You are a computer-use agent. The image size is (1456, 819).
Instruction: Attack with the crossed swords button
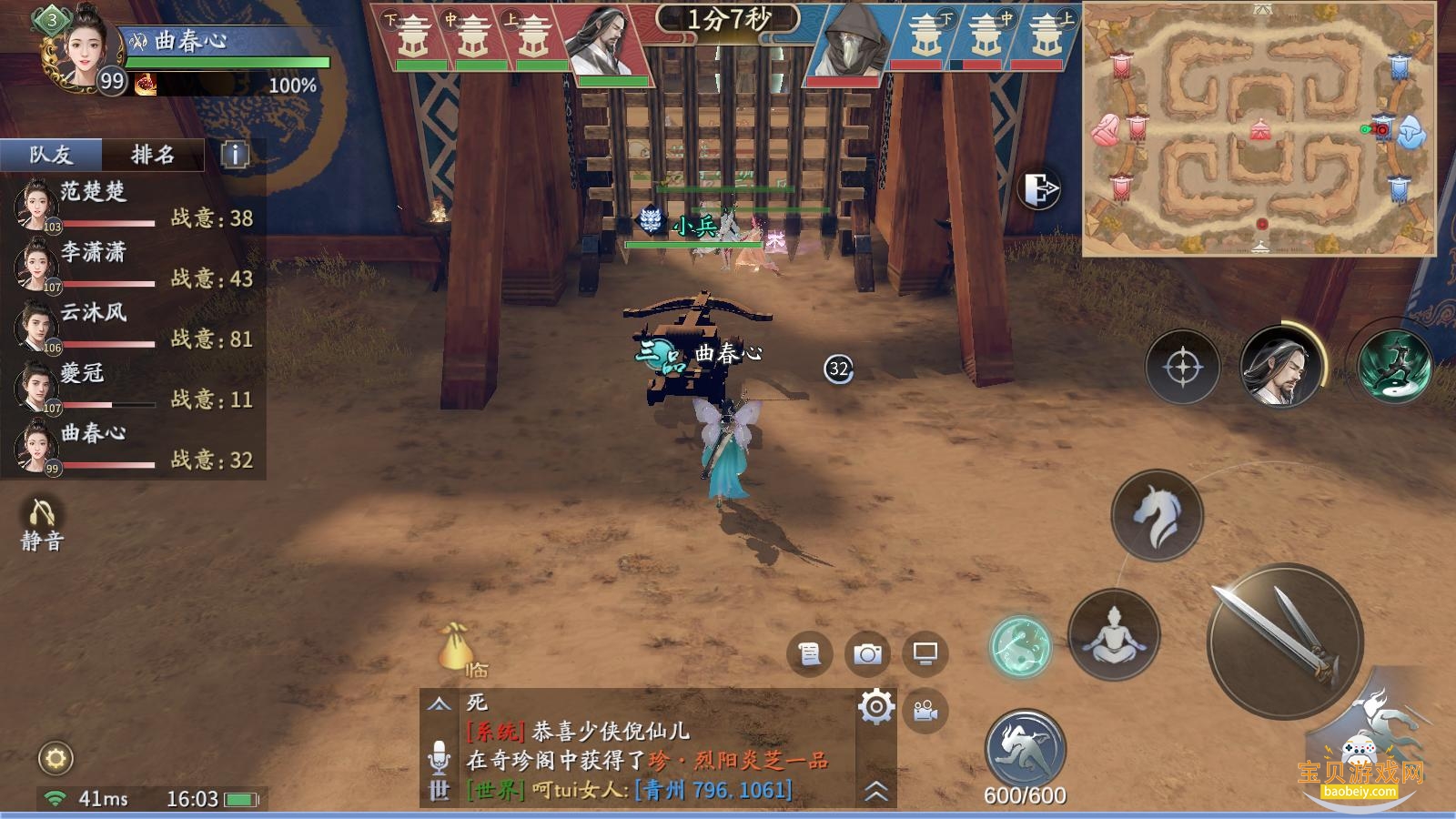pos(1284,642)
